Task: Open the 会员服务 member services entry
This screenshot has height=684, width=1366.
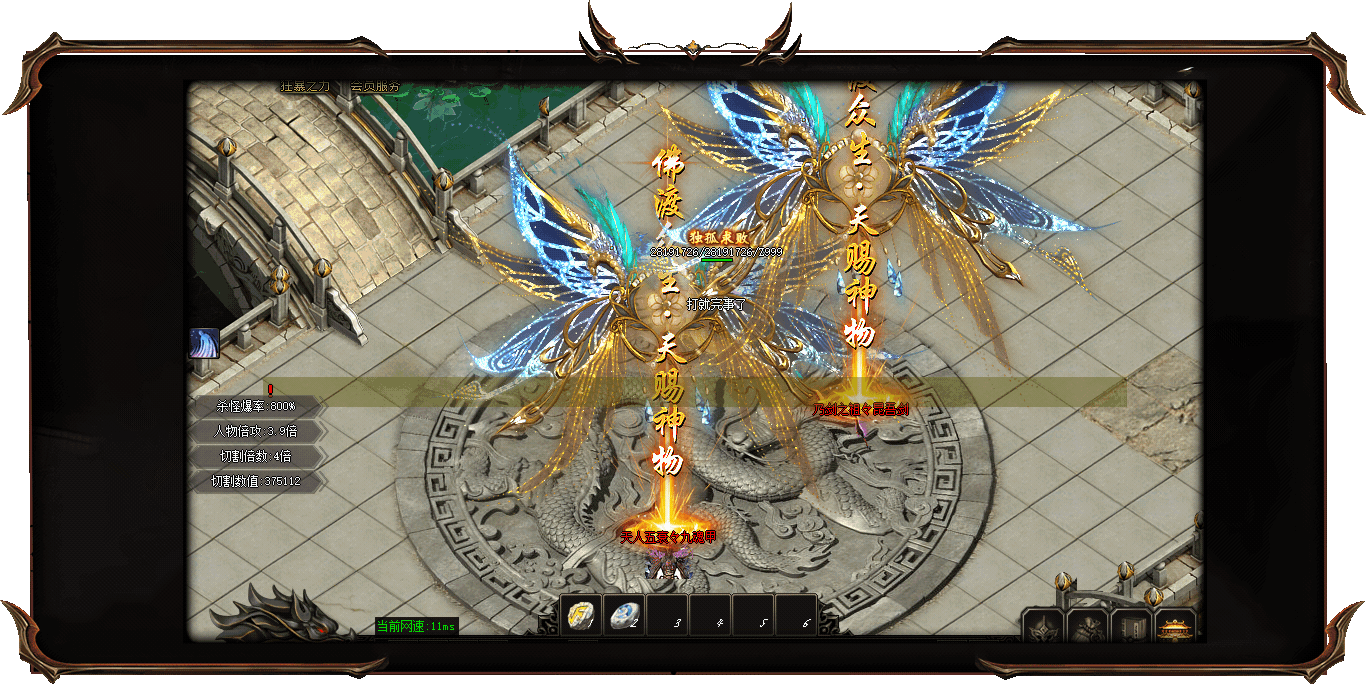Action: (x=374, y=87)
